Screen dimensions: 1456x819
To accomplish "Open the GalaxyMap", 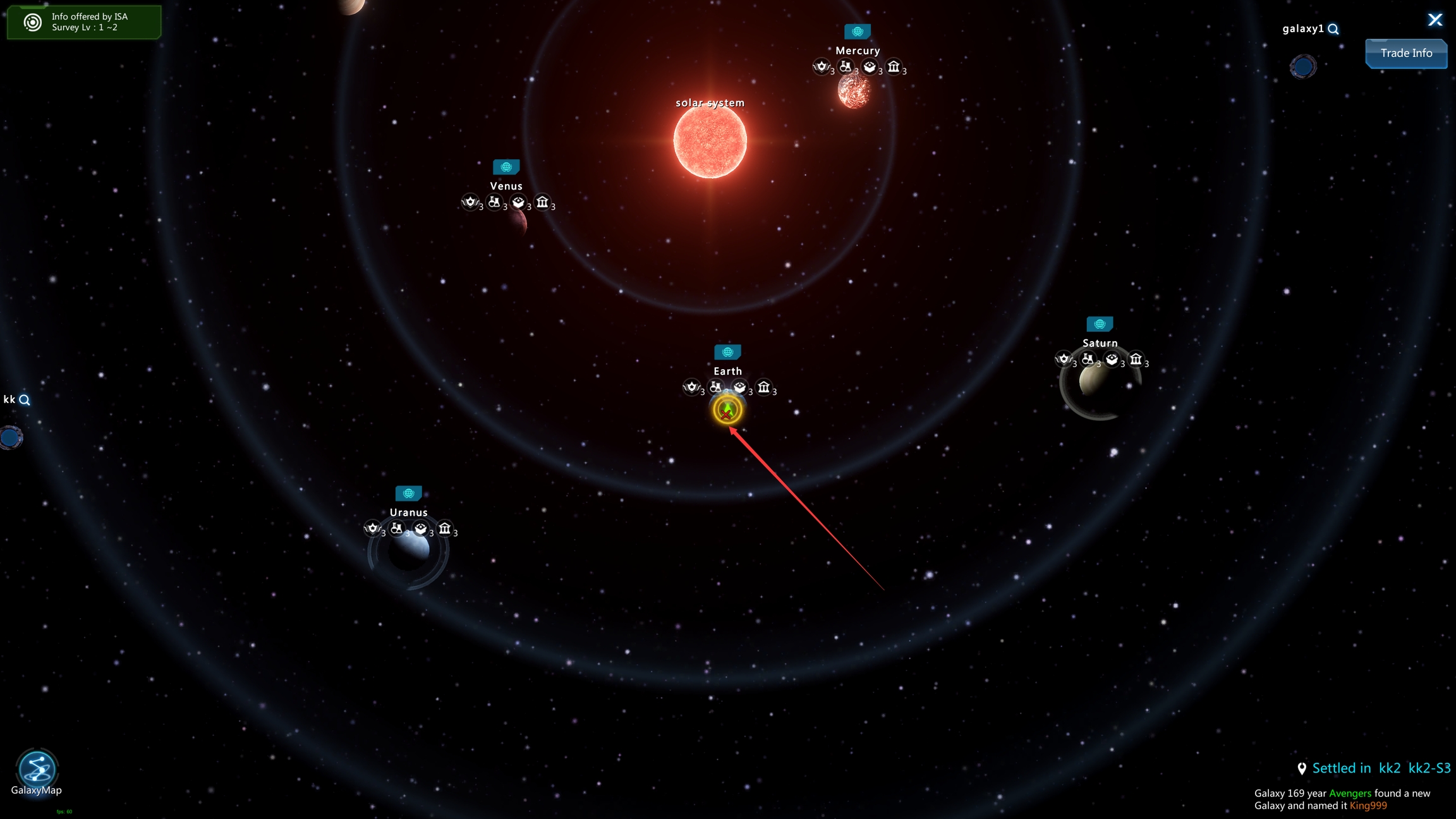I will 37,770.
